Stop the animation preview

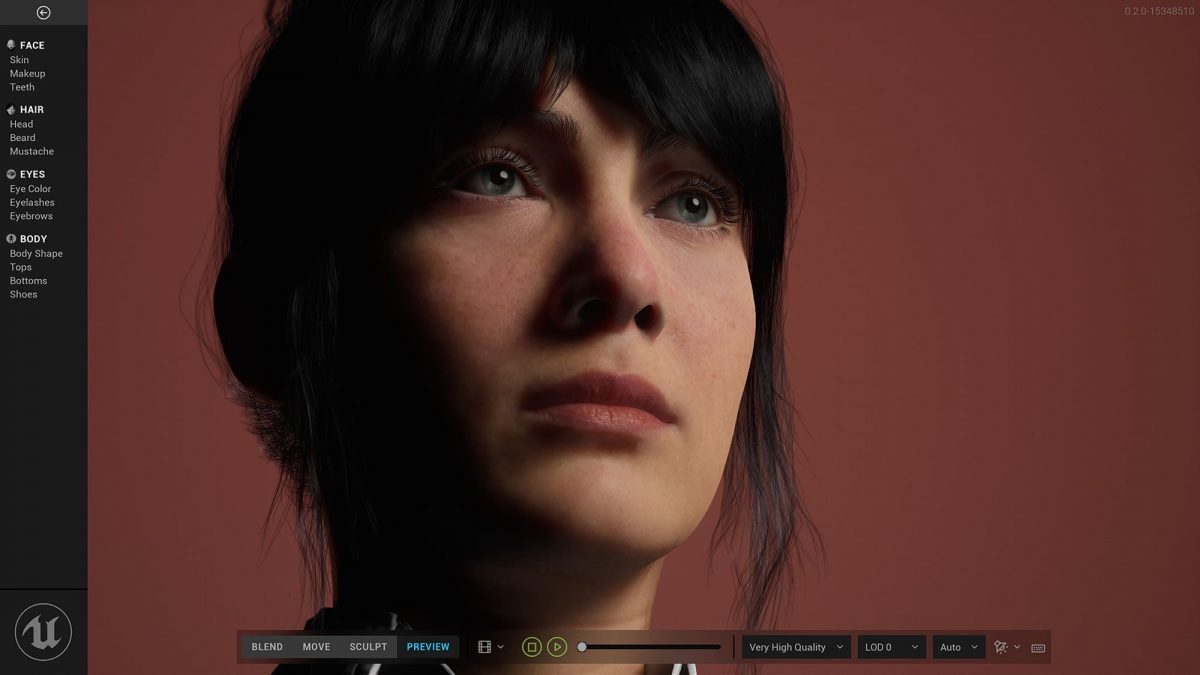click(x=532, y=647)
